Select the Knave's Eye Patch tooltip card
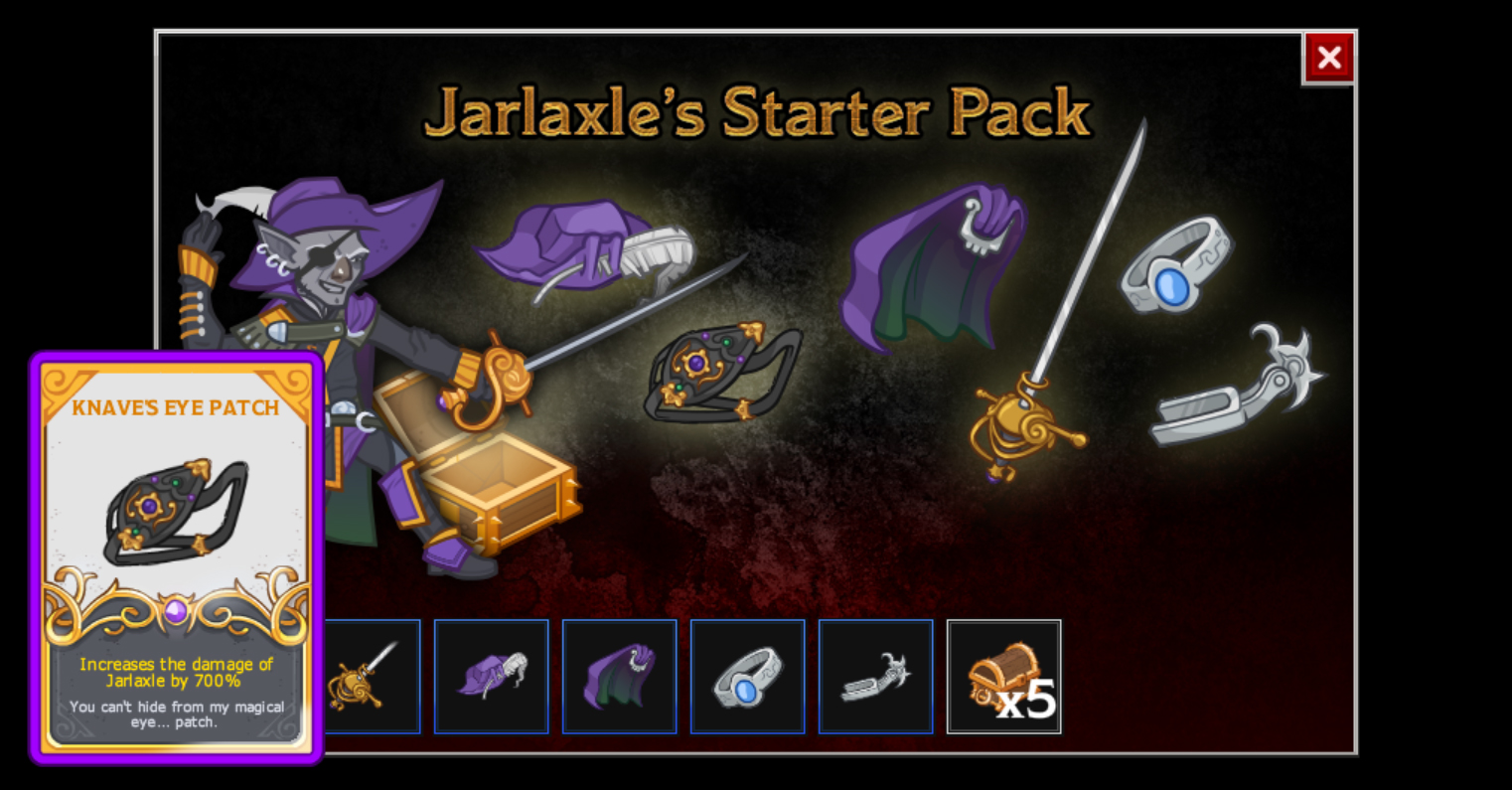This screenshot has height=790, width=1512. click(x=177, y=556)
